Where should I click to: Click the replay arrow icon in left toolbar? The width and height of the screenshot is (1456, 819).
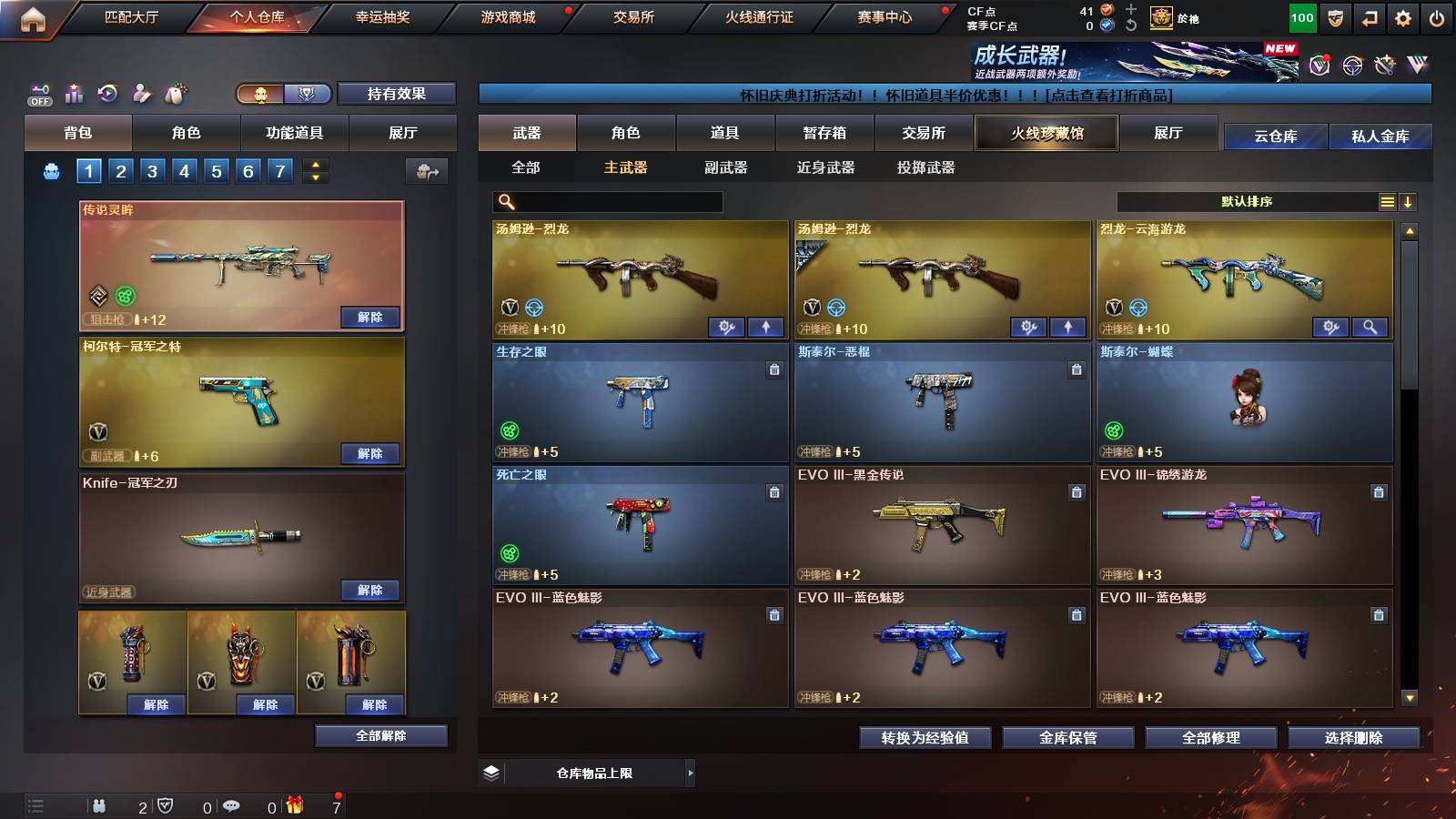coord(107,91)
